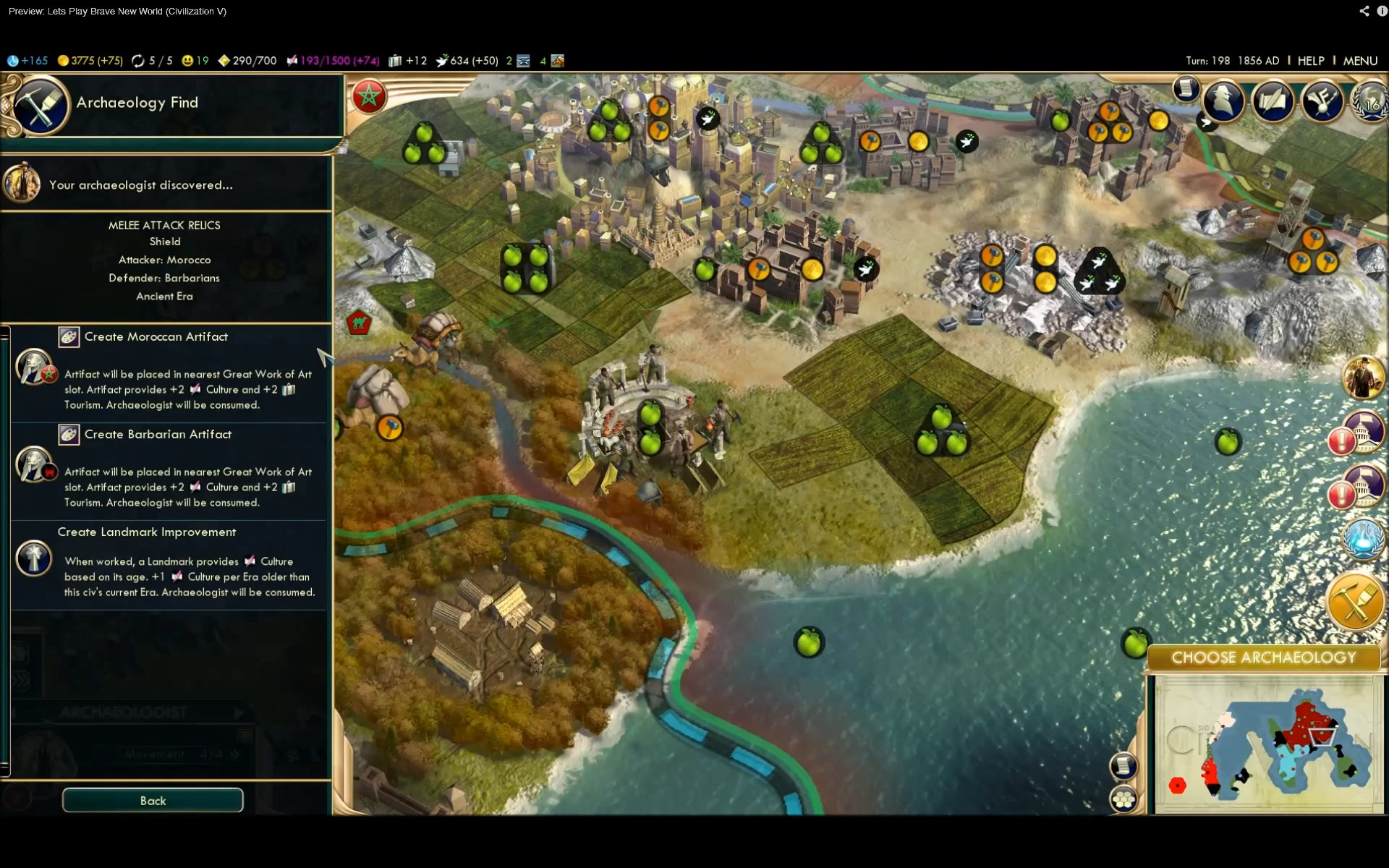Image resolution: width=1389 pixels, height=868 pixels.
Task: Open the culture and tourism overview
Action: pos(1322,101)
